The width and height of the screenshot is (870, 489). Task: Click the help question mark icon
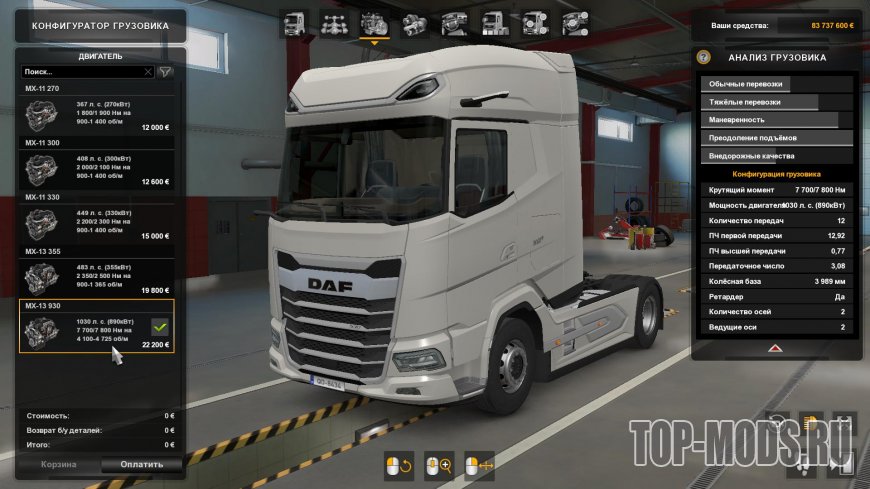704,57
